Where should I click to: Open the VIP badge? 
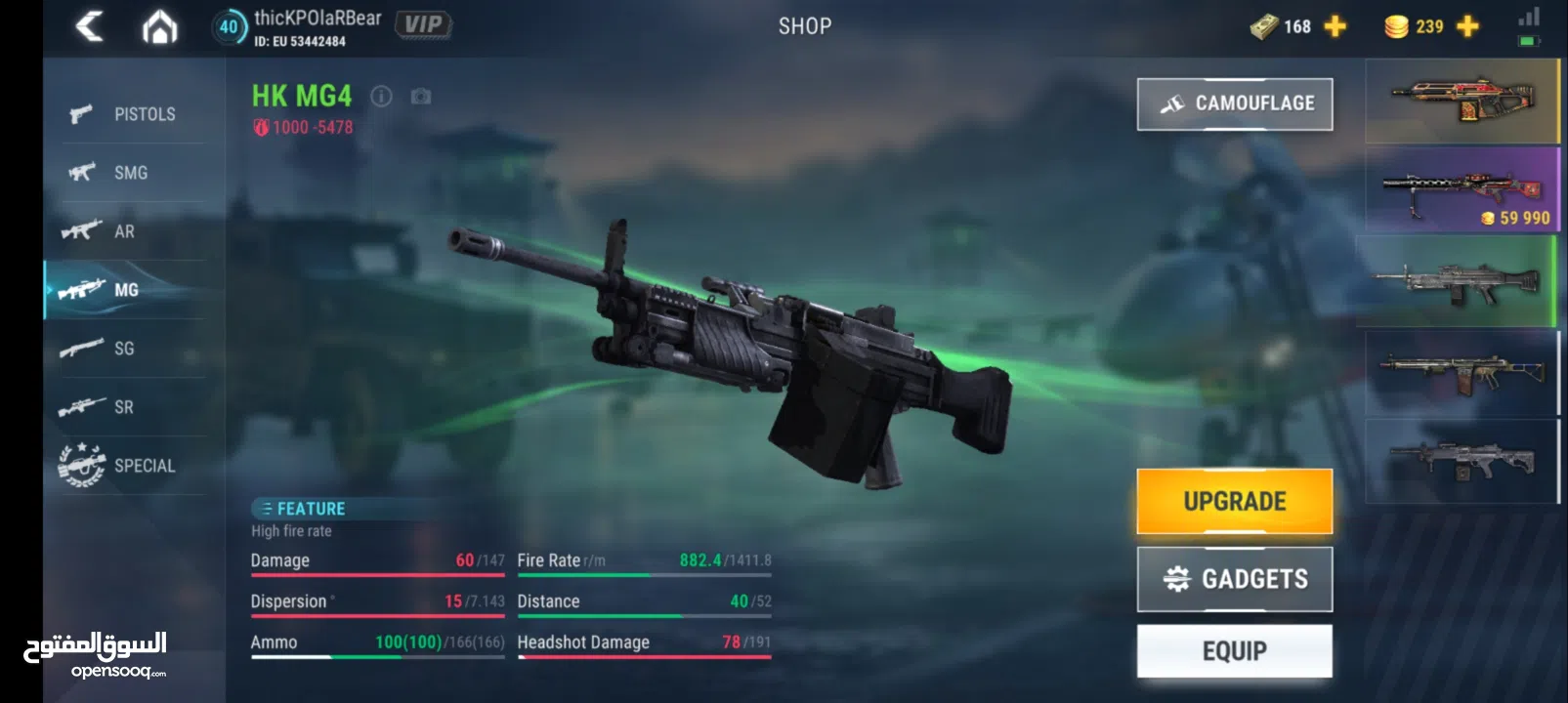pyautogui.click(x=424, y=23)
